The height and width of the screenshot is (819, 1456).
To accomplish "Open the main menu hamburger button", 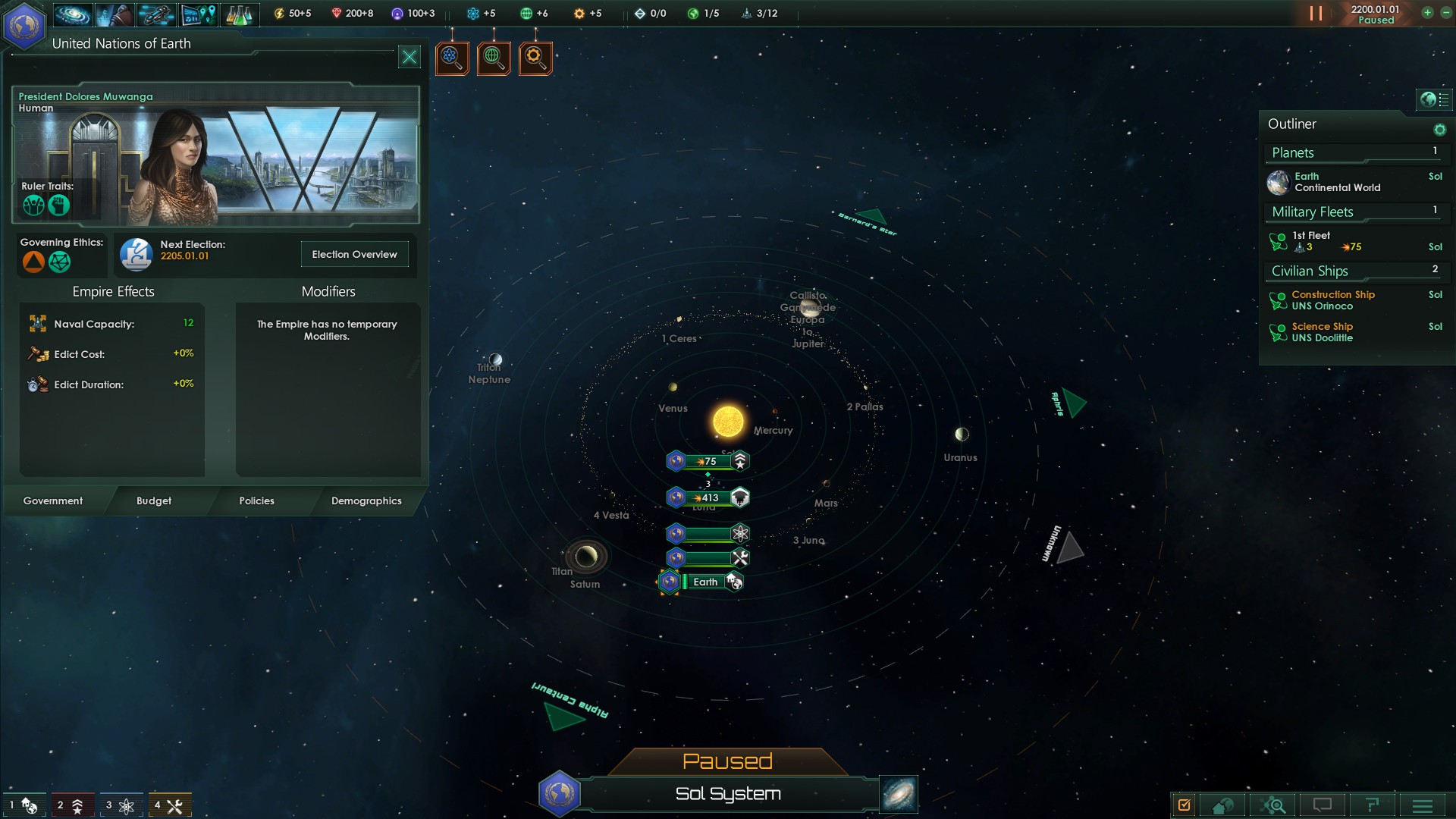I will (x=1423, y=805).
